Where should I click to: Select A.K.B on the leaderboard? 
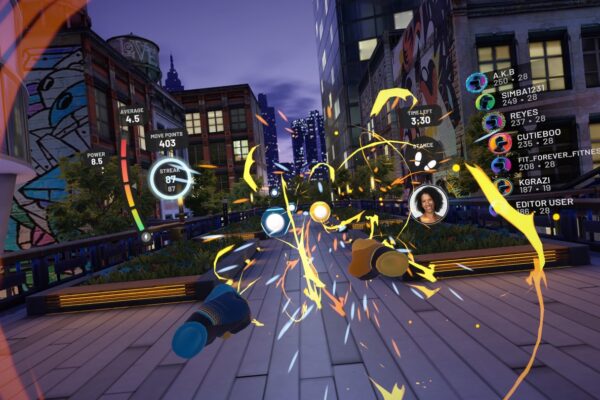pyautogui.click(x=500, y=82)
